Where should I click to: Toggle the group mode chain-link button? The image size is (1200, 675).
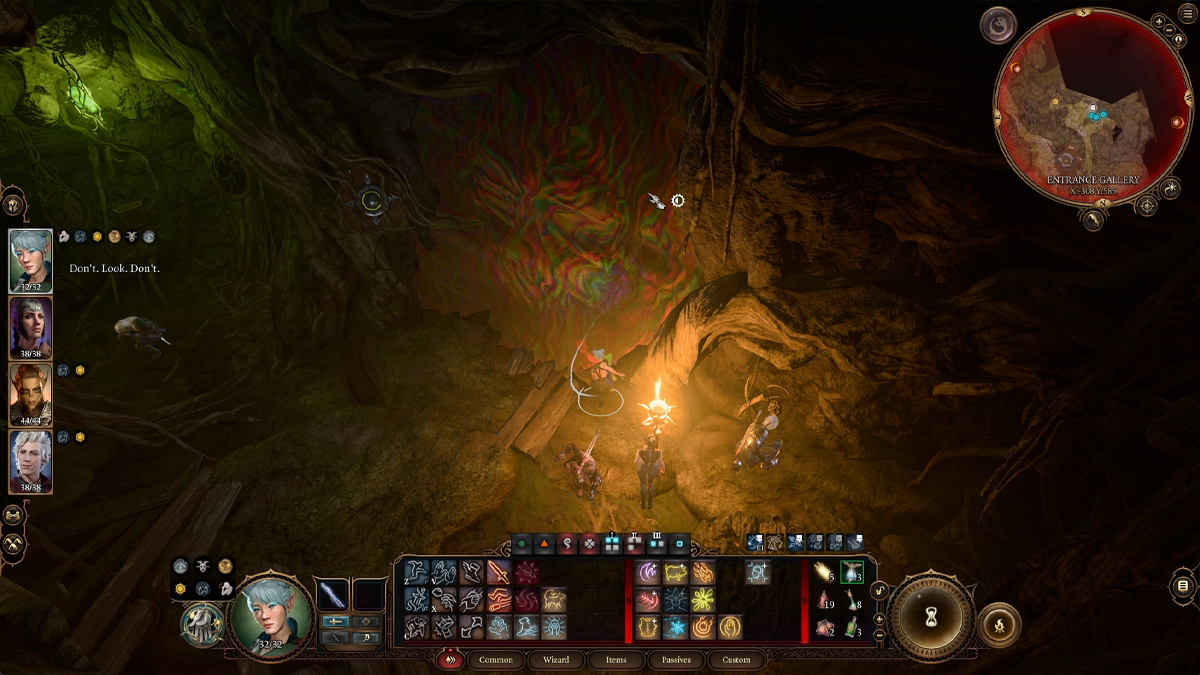click(13, 515)
